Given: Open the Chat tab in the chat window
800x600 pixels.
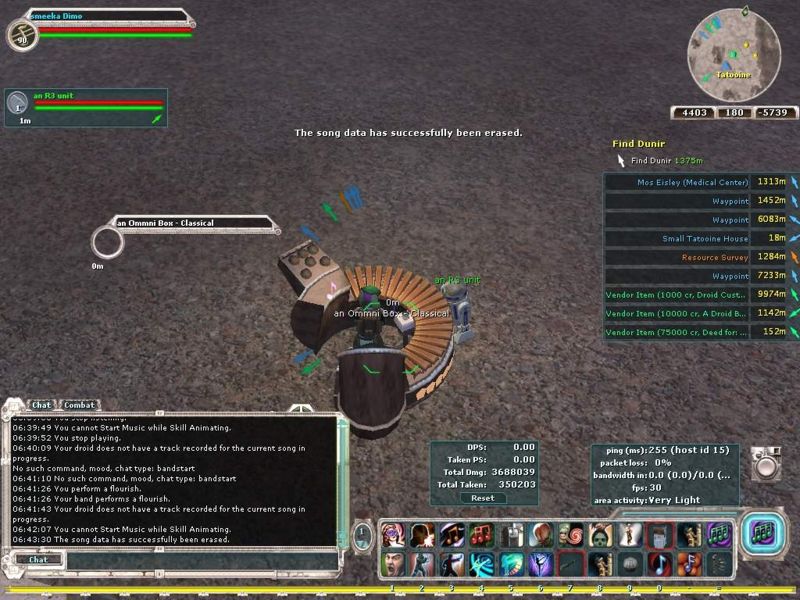Looking at the screenshot, I should click(x=41, y=405).
